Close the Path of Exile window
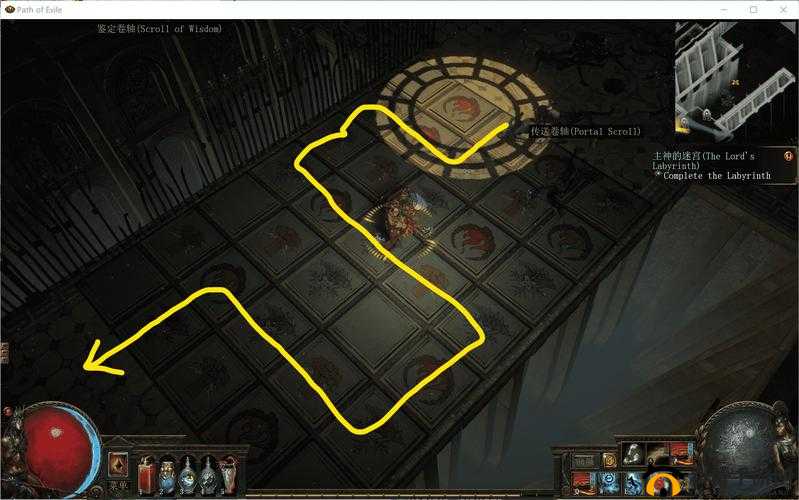 click(781, 9)
